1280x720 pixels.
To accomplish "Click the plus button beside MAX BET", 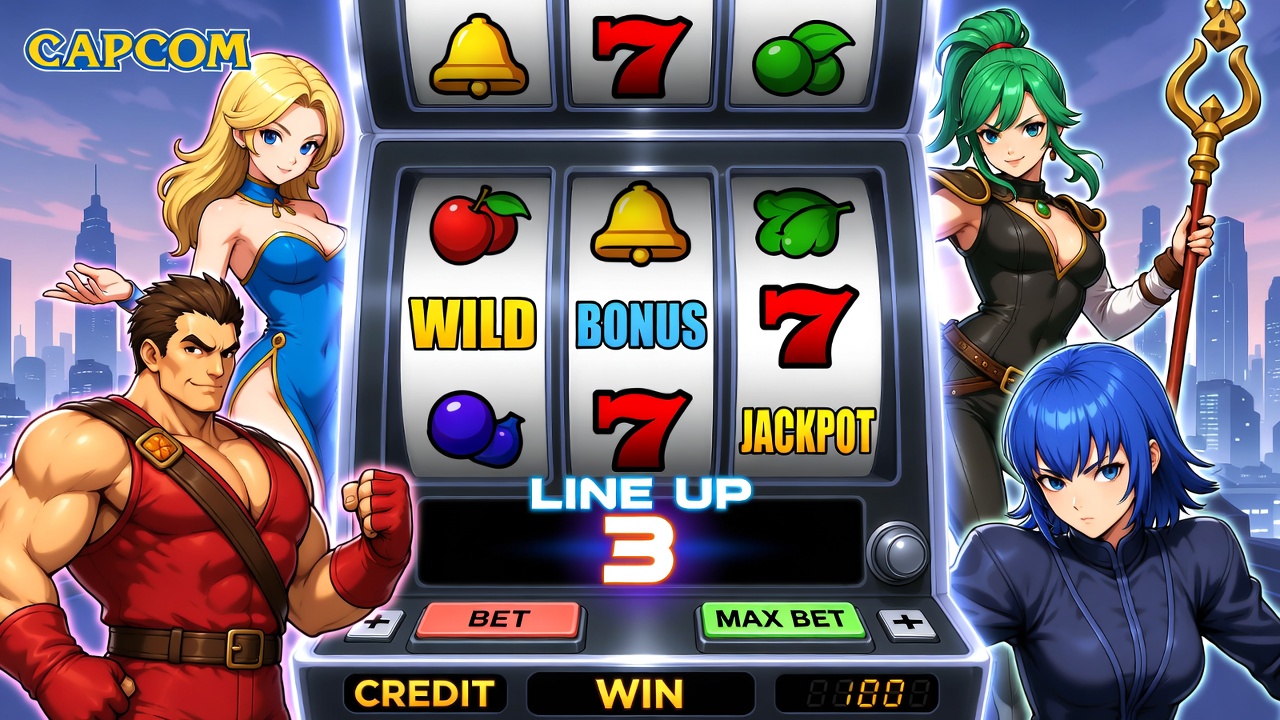I will (x=908, y=624).
